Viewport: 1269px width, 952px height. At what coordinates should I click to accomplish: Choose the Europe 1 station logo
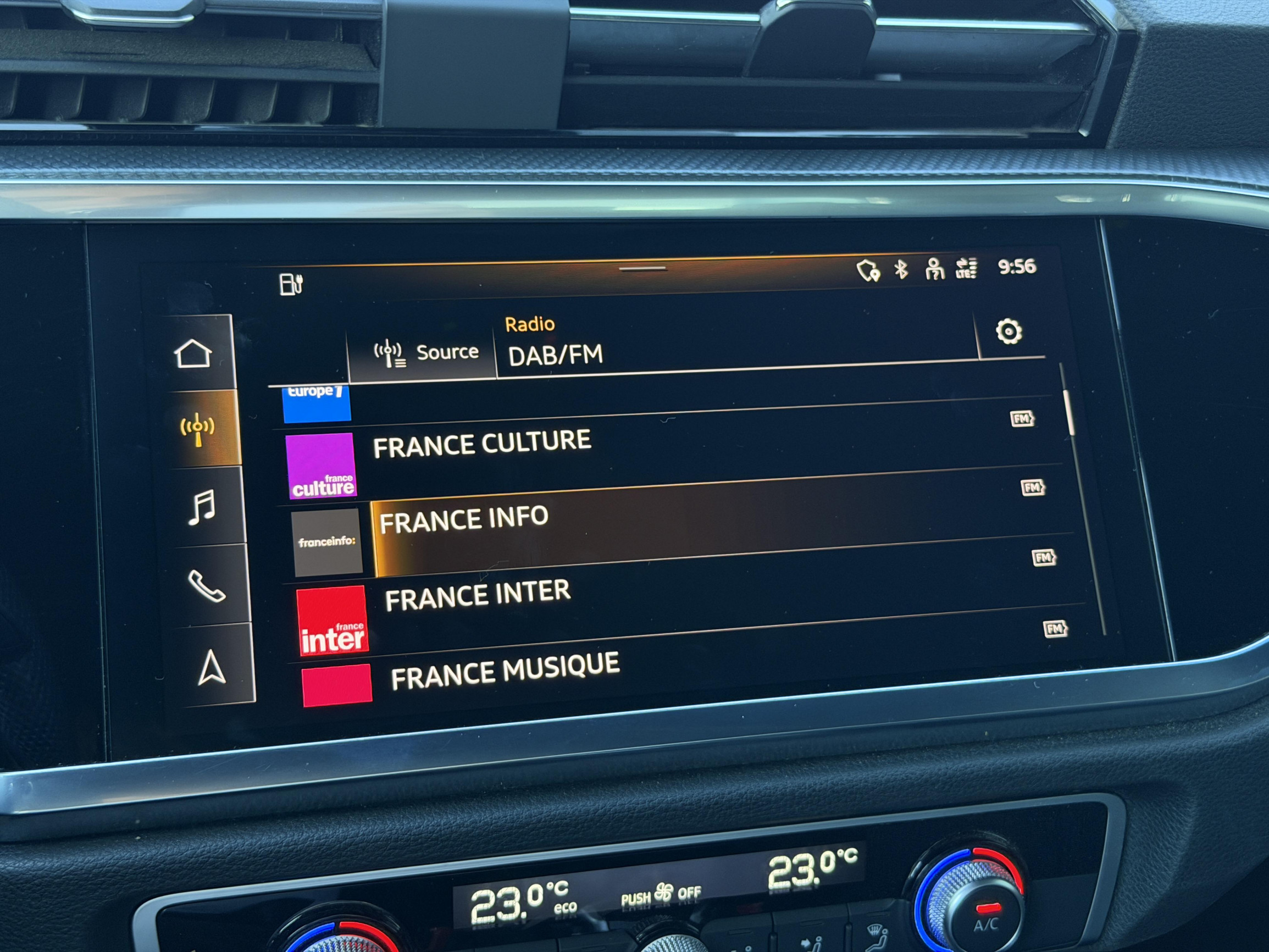317,403
